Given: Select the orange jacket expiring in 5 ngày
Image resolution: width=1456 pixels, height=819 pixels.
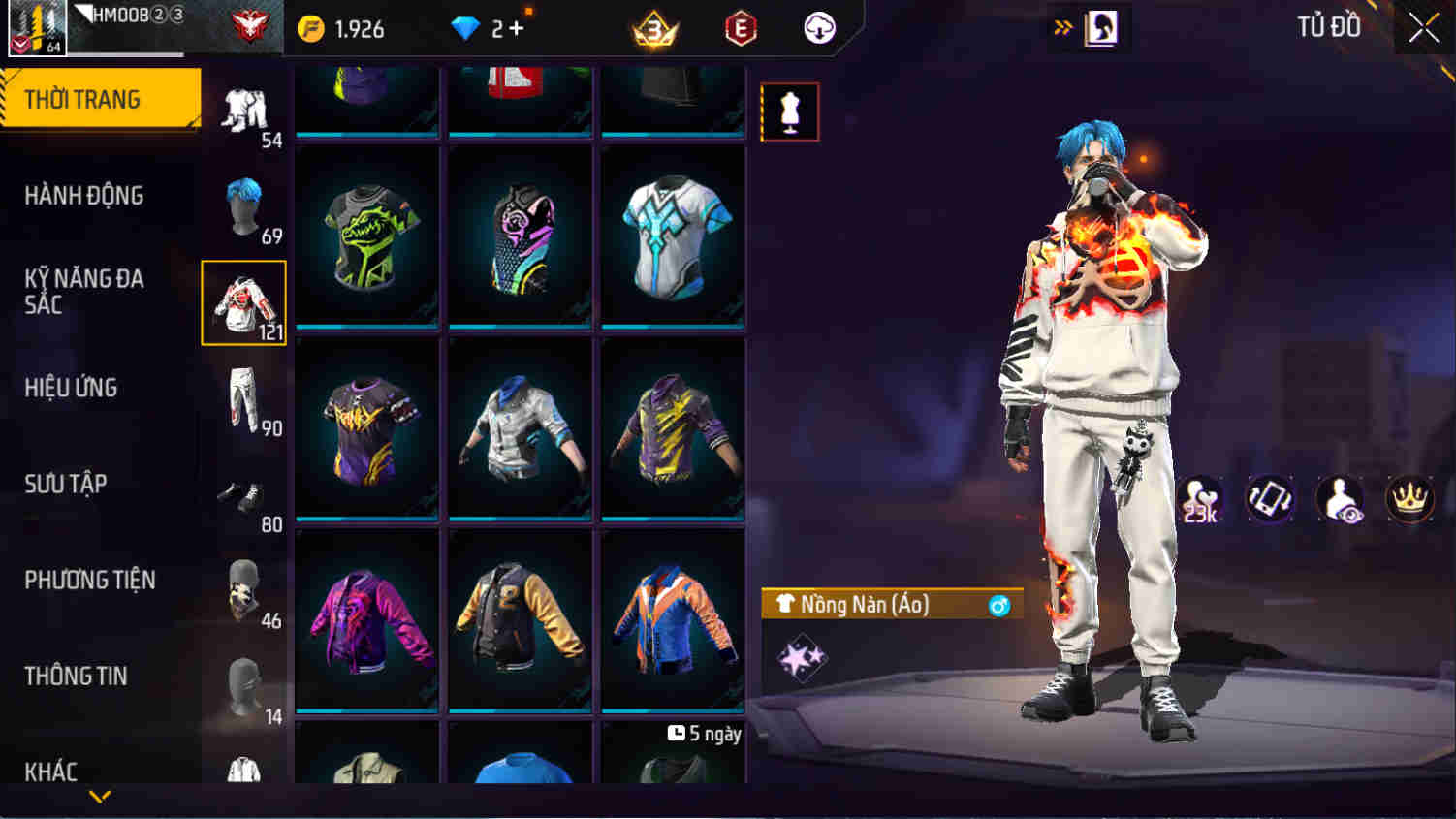Looking at the screenshot, I should (673, 619).
